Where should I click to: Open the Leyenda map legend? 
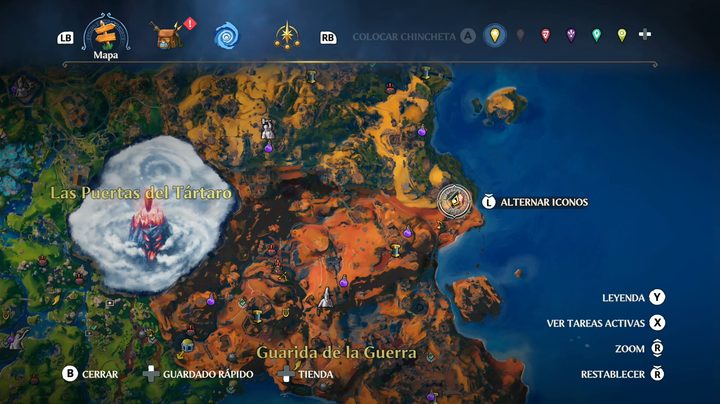(656, 298)
